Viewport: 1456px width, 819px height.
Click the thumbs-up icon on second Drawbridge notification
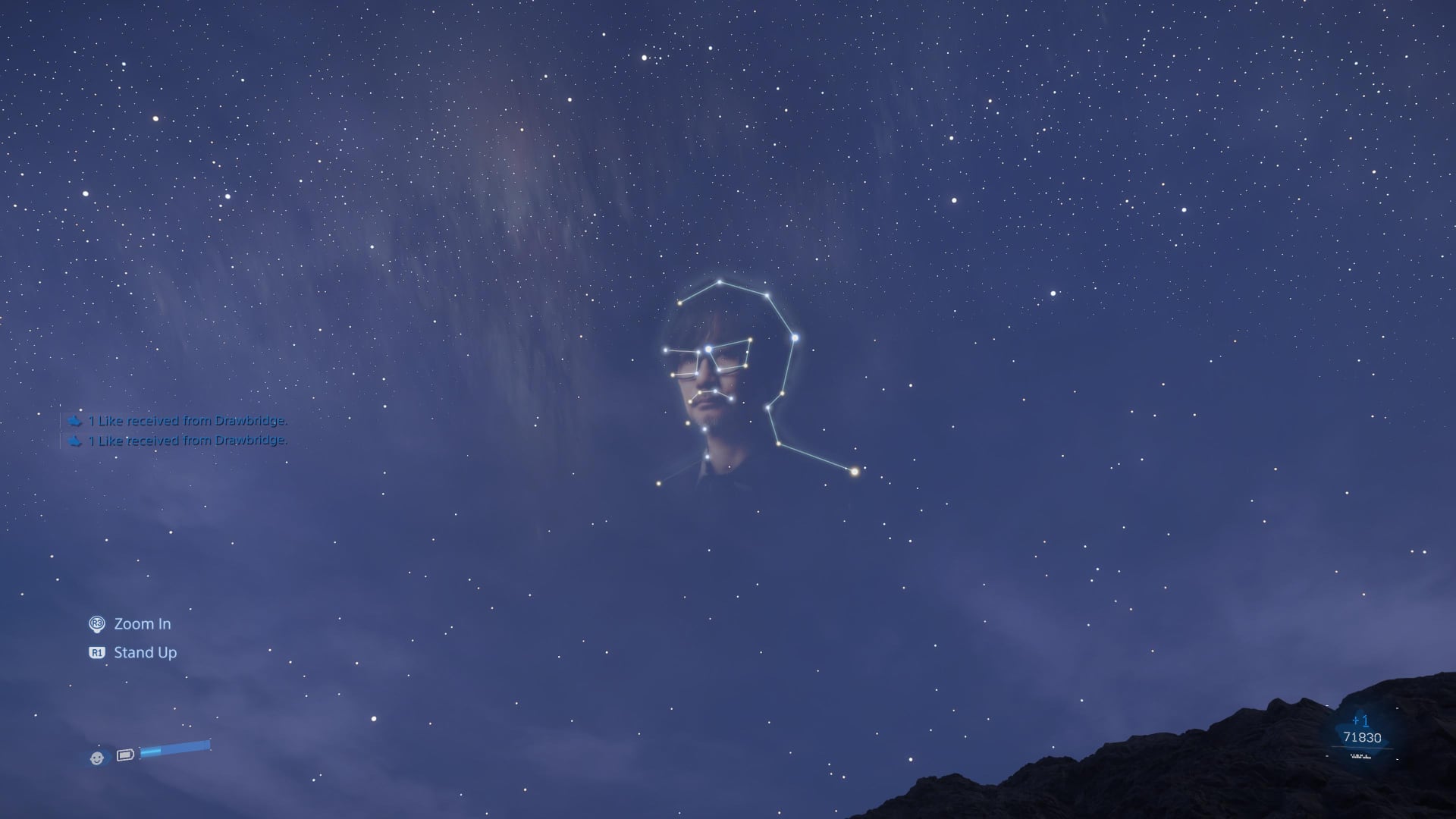pyautogui.click(x=74, y=441)
